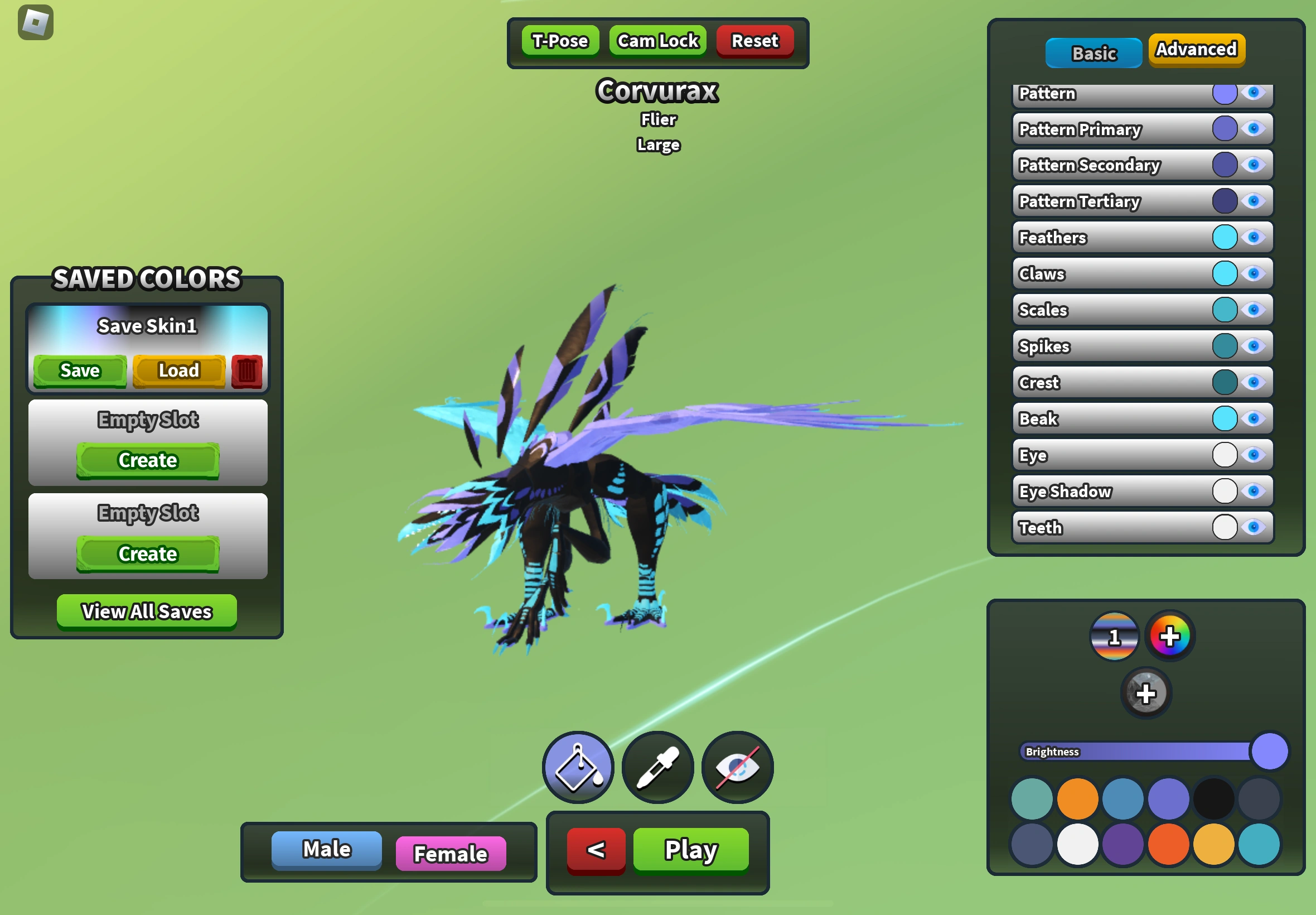This screenshot has height=915, width=1316.
Task: Delete Save Skin1 using the trash icon
Action: click(x=246, y=372)
